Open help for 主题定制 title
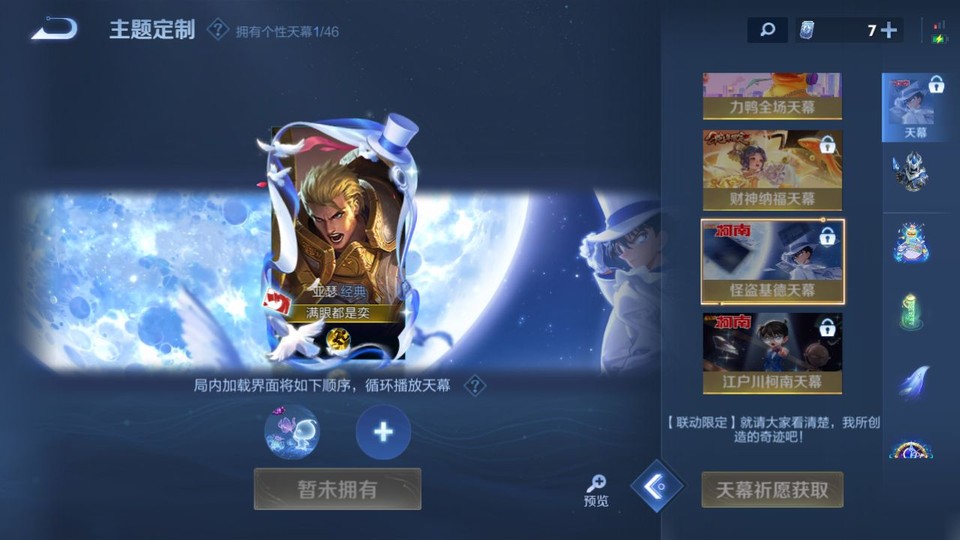Image resolution: width=960 pixels, height=540 pixels. point(217,30)
